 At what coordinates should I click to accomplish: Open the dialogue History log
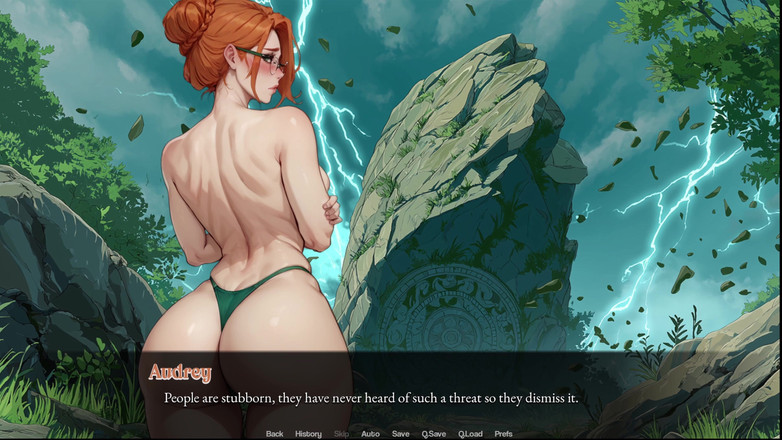pos(308,434)
